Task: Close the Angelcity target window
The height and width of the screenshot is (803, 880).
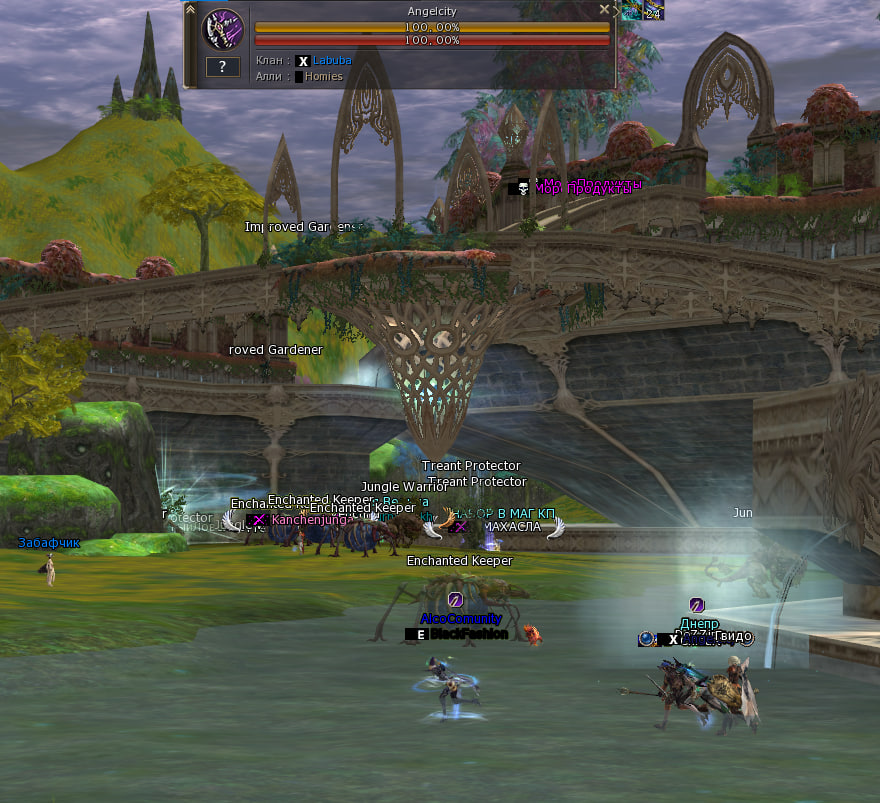Action: pos(604,9)
